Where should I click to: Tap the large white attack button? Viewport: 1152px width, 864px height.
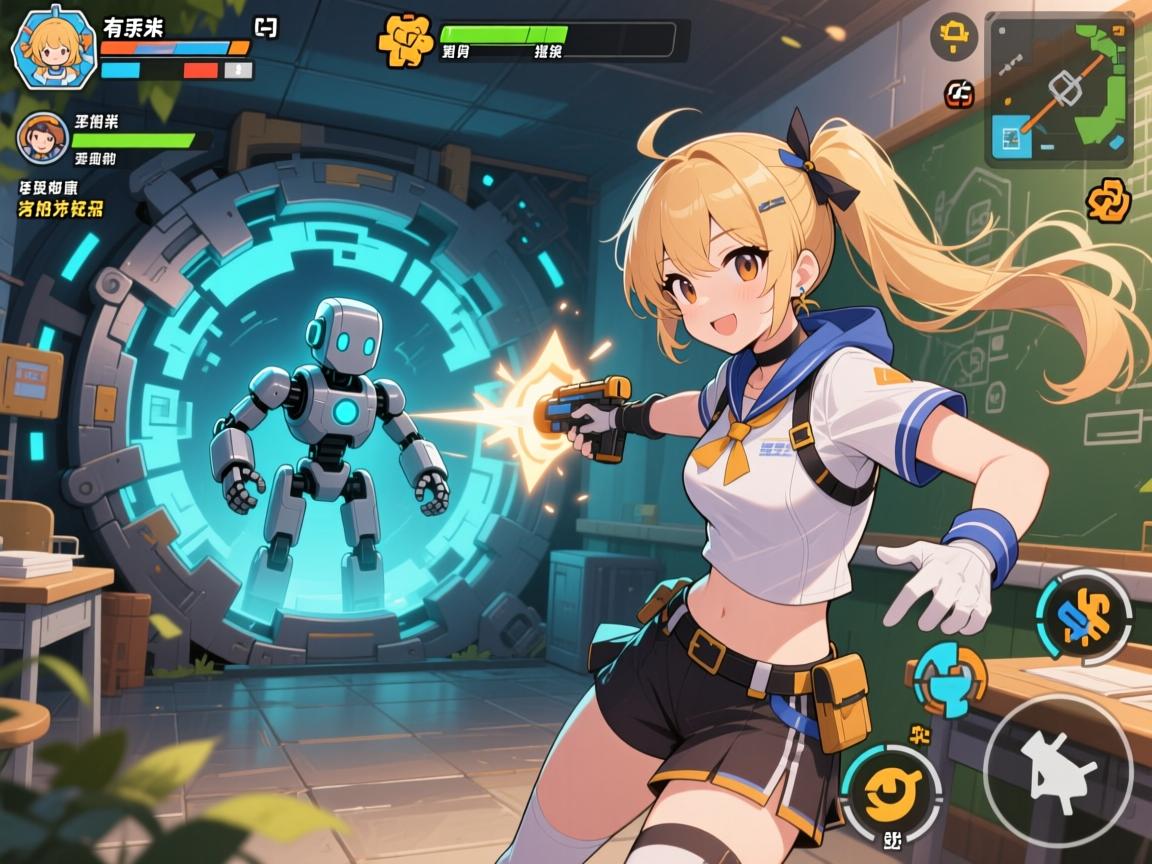(1057, 770)
